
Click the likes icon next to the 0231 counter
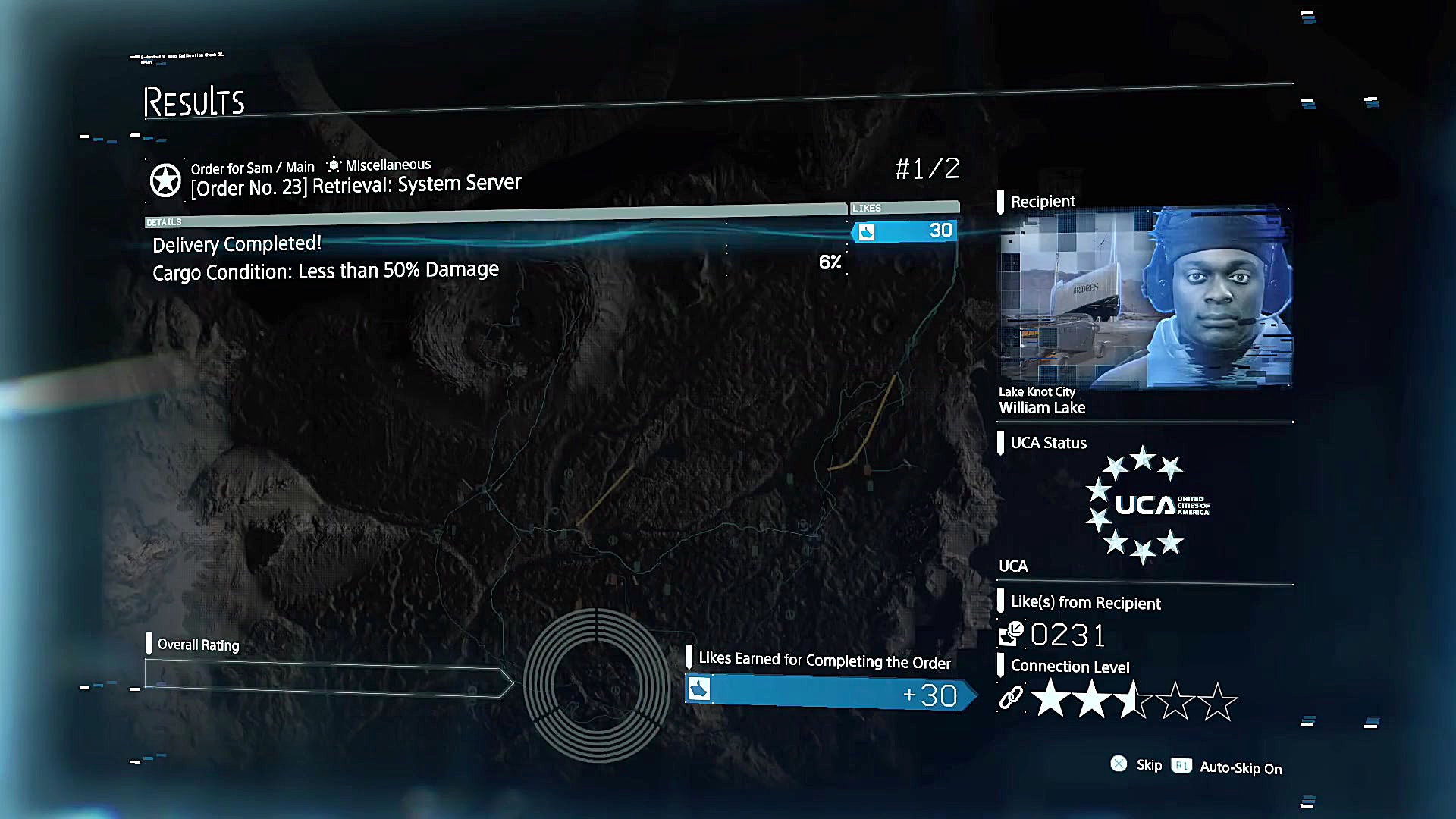[1009, 635]
